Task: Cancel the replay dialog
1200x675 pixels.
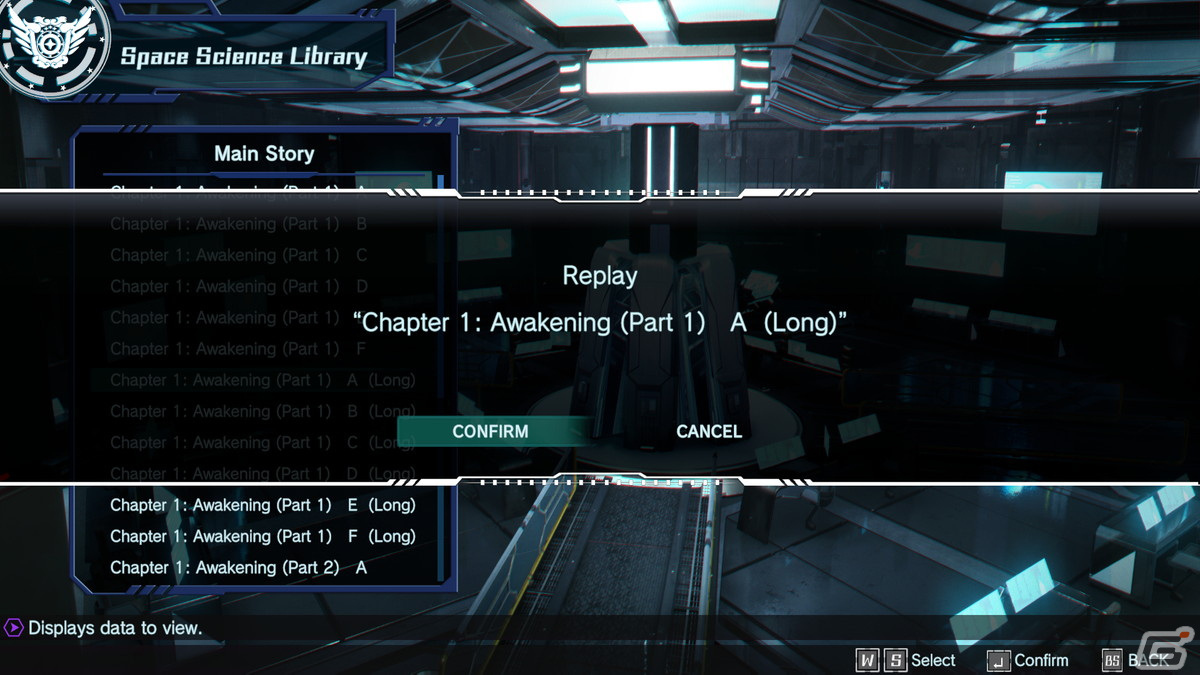Action: 709,432
